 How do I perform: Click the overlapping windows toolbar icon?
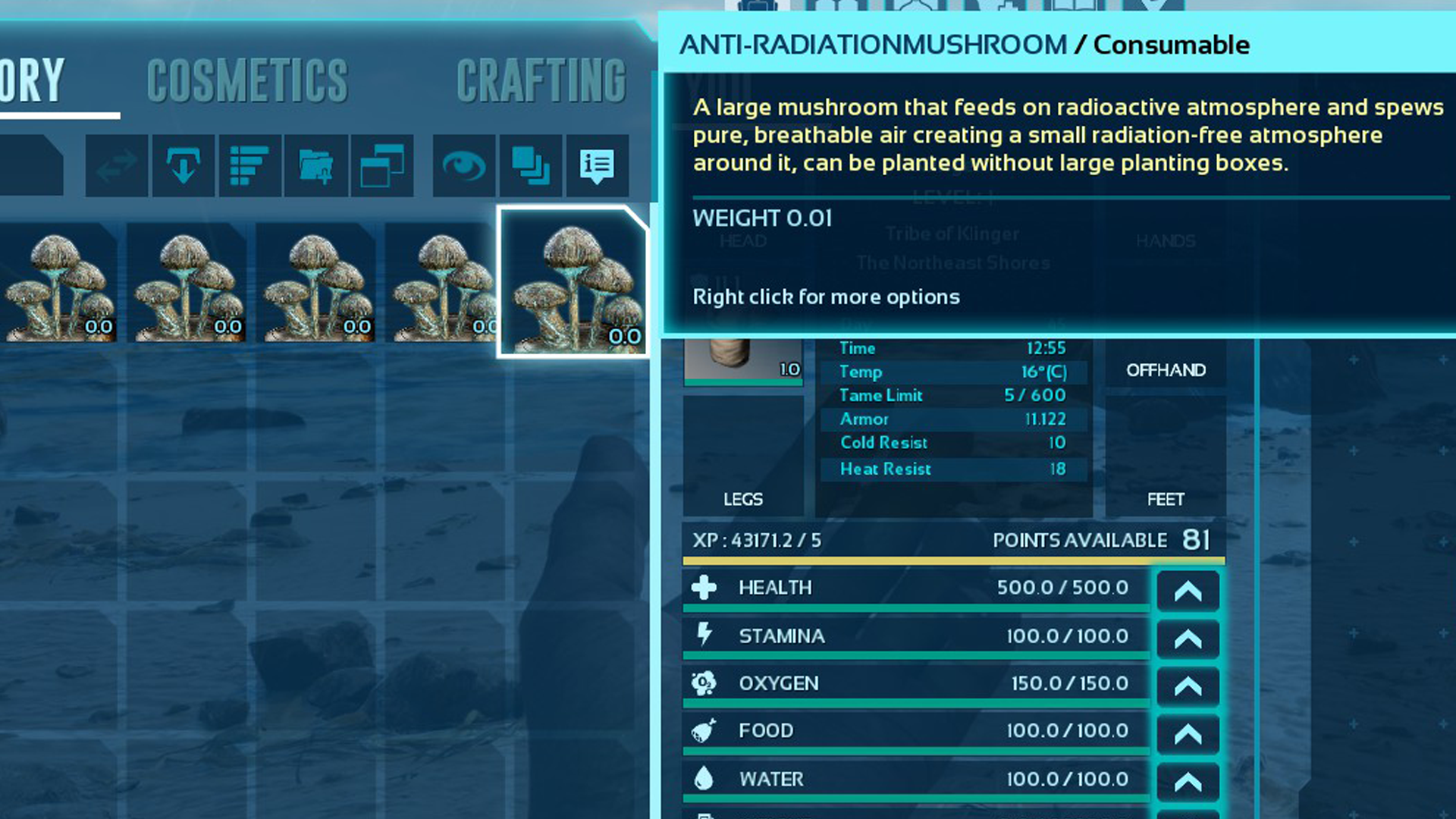click(381, 166)
